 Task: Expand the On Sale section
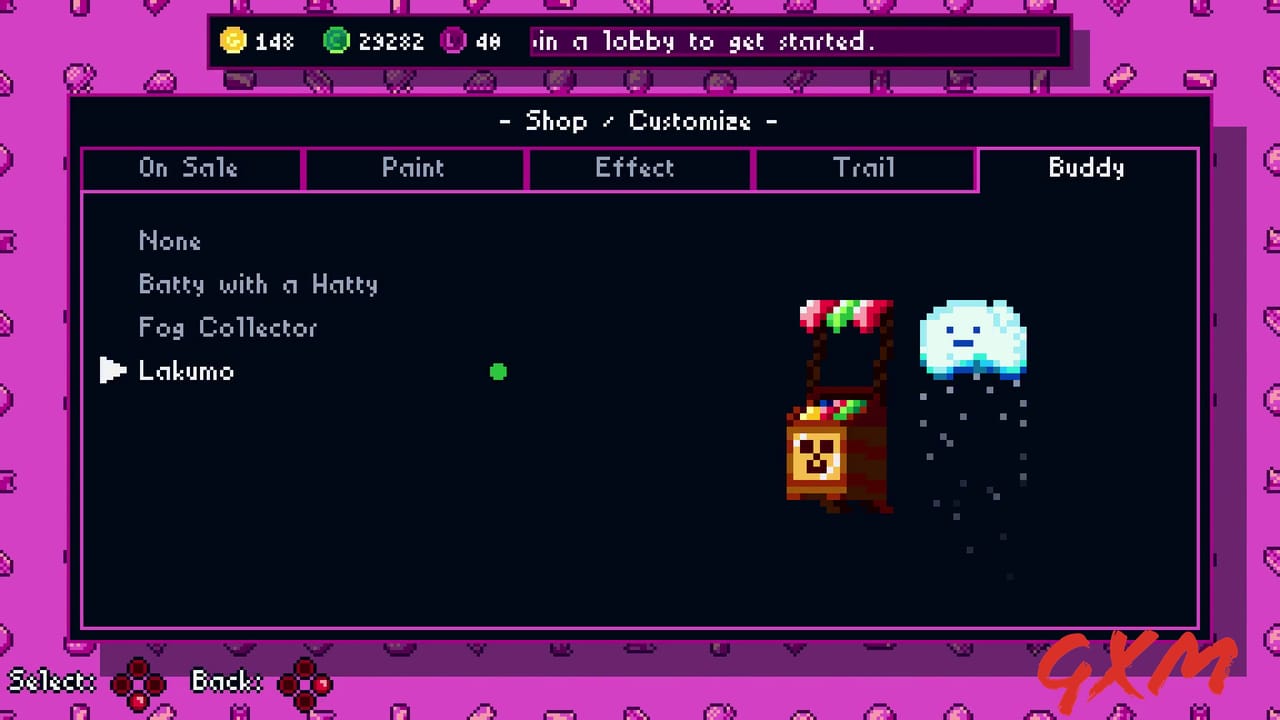190,168
